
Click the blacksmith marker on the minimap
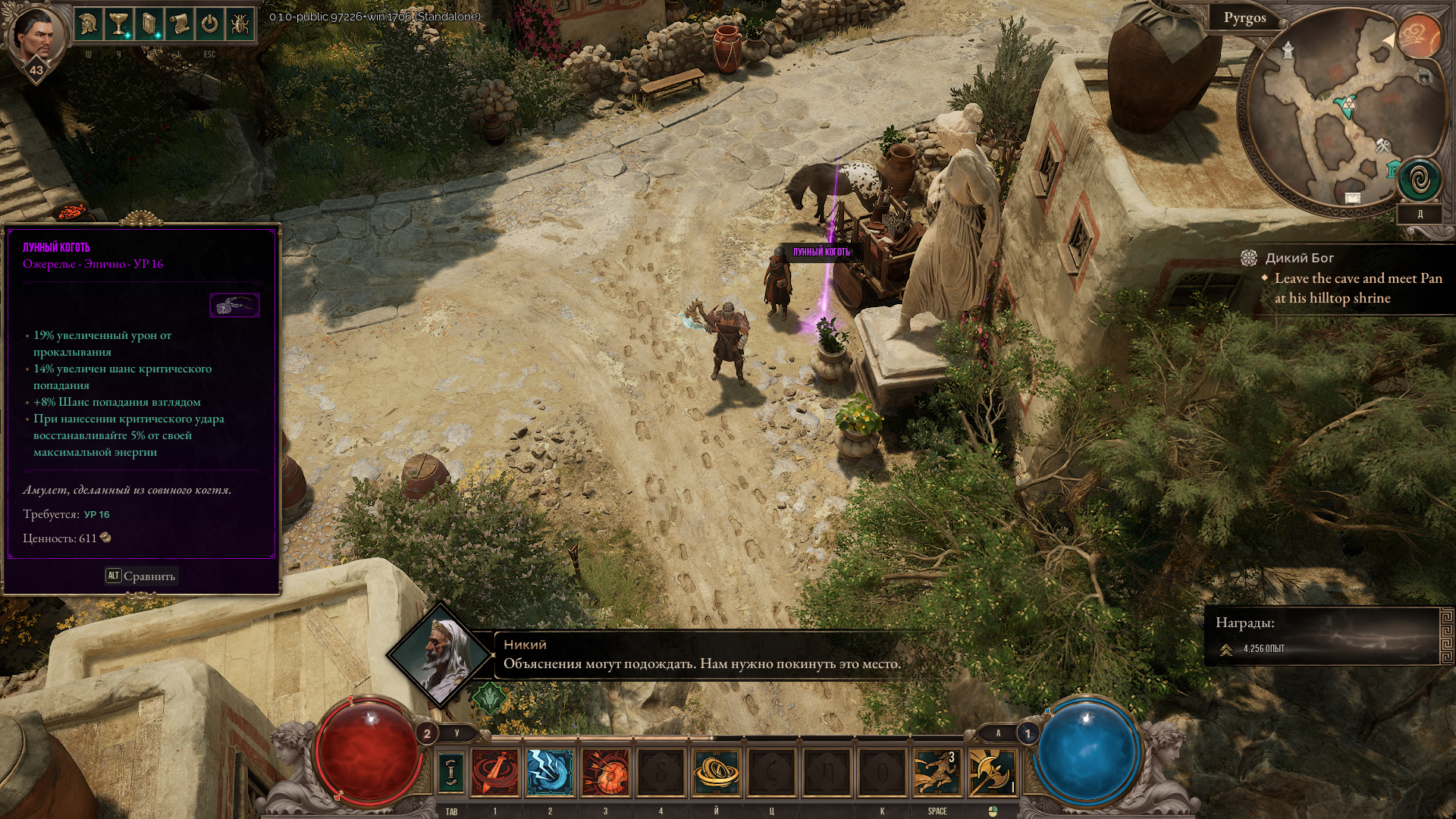click(x=1383, y=144)
